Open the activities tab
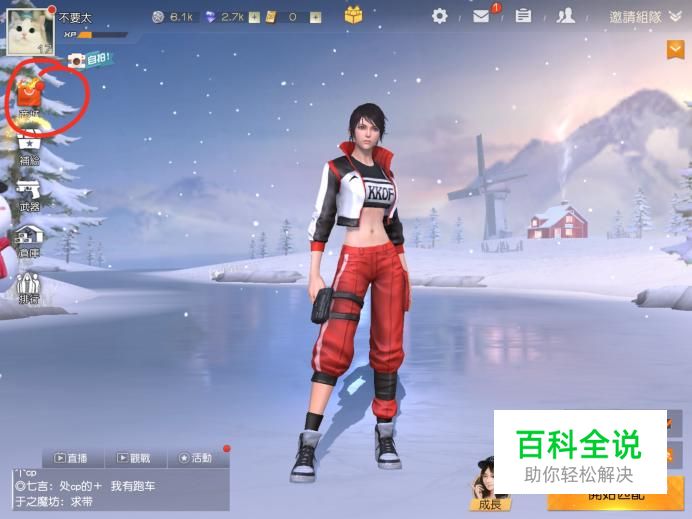The image size is (692, 519). pos(195,458)
